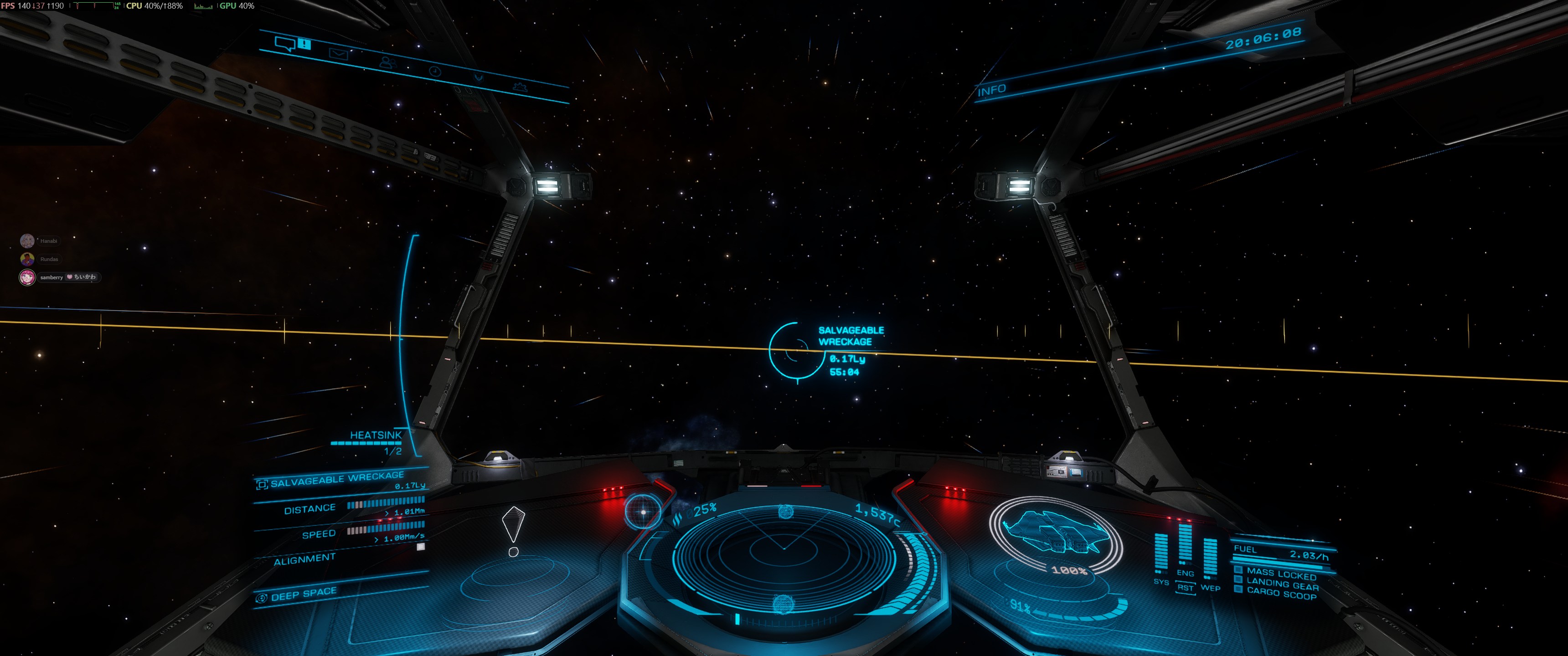Open the comms settings gear tab
The image size is (1568, 656).
click(x=519, y=87)
